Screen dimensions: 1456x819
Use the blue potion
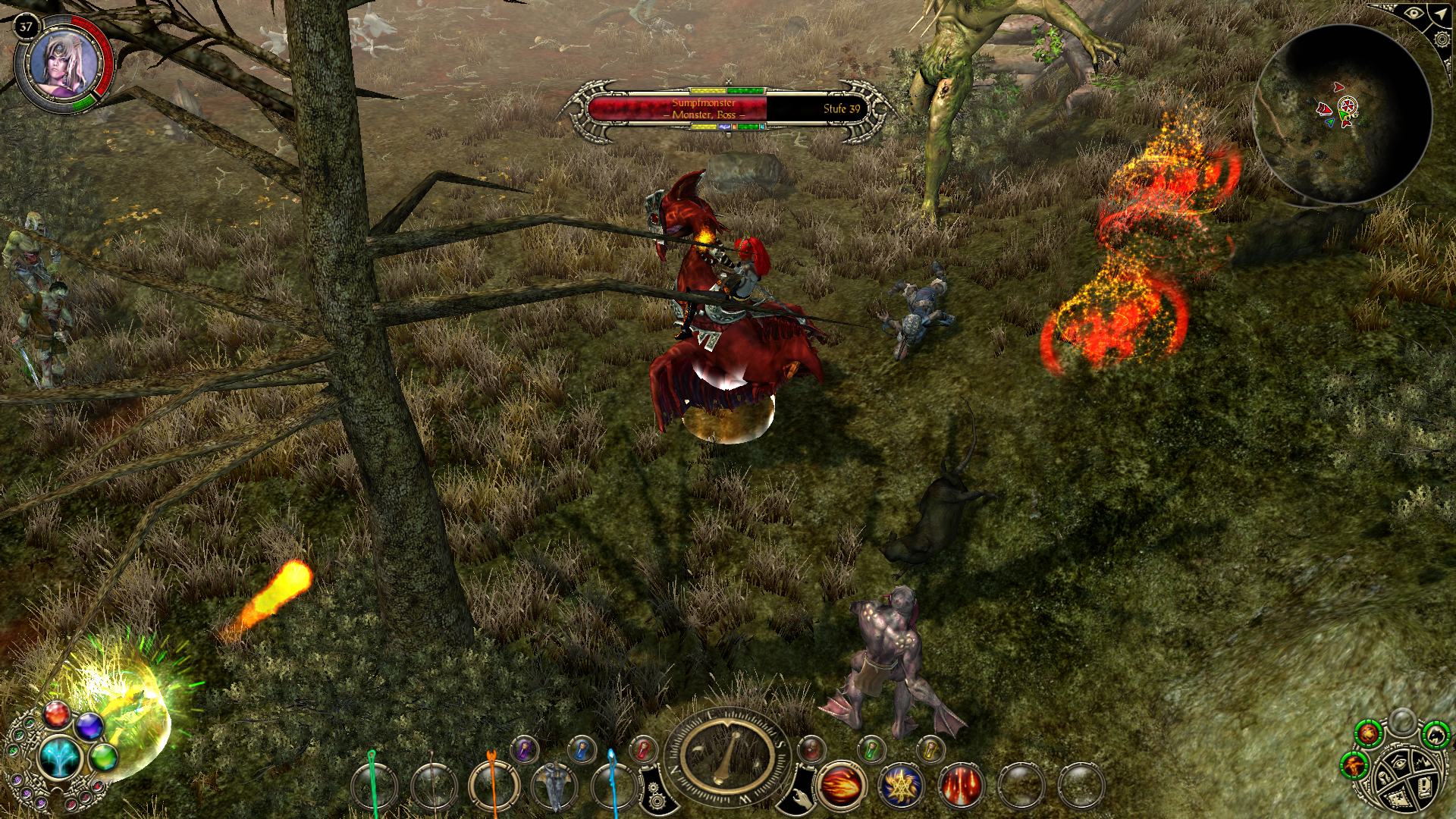(582, 749)
